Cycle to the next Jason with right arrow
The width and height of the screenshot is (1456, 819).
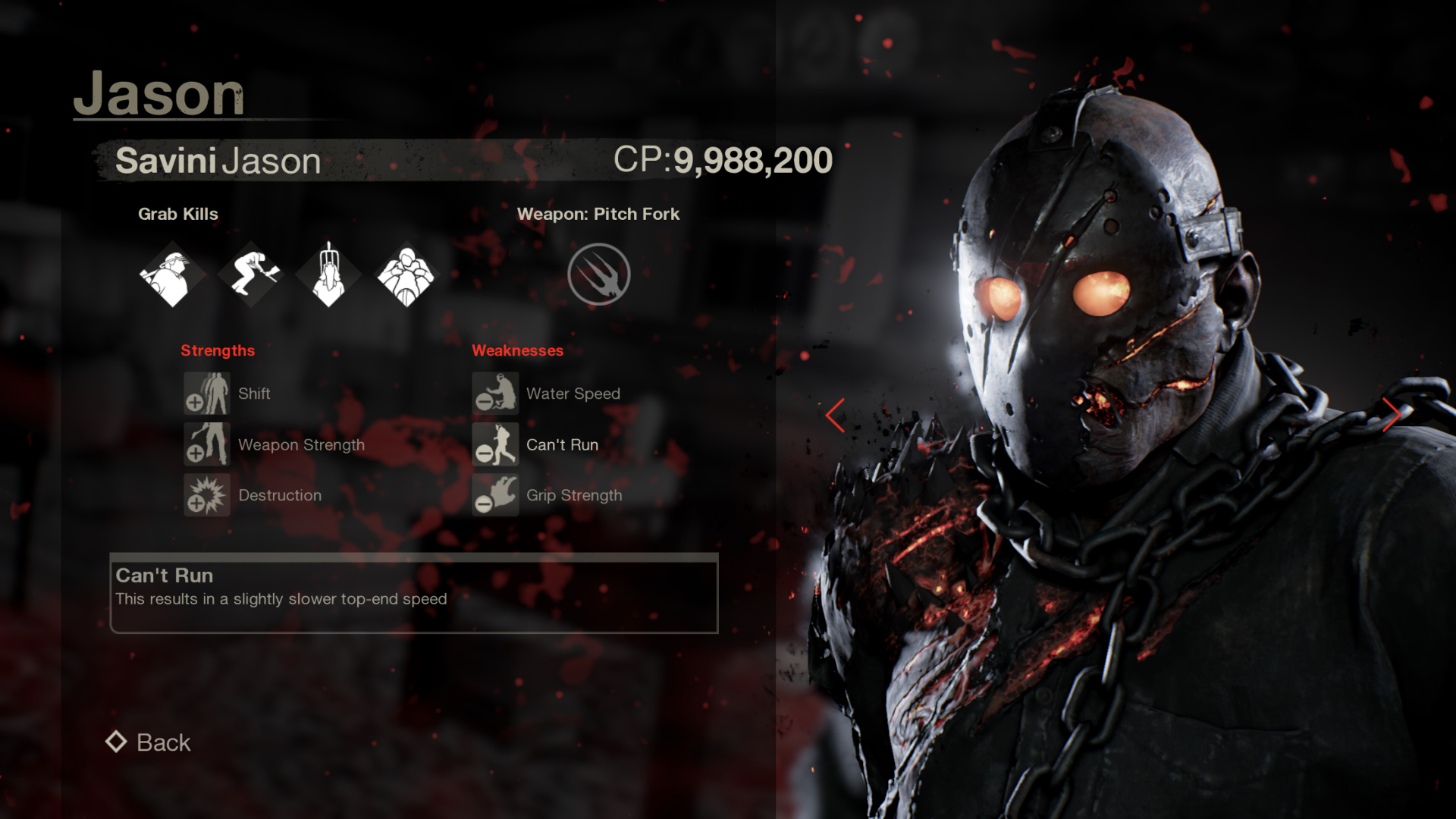point(1391,415)
